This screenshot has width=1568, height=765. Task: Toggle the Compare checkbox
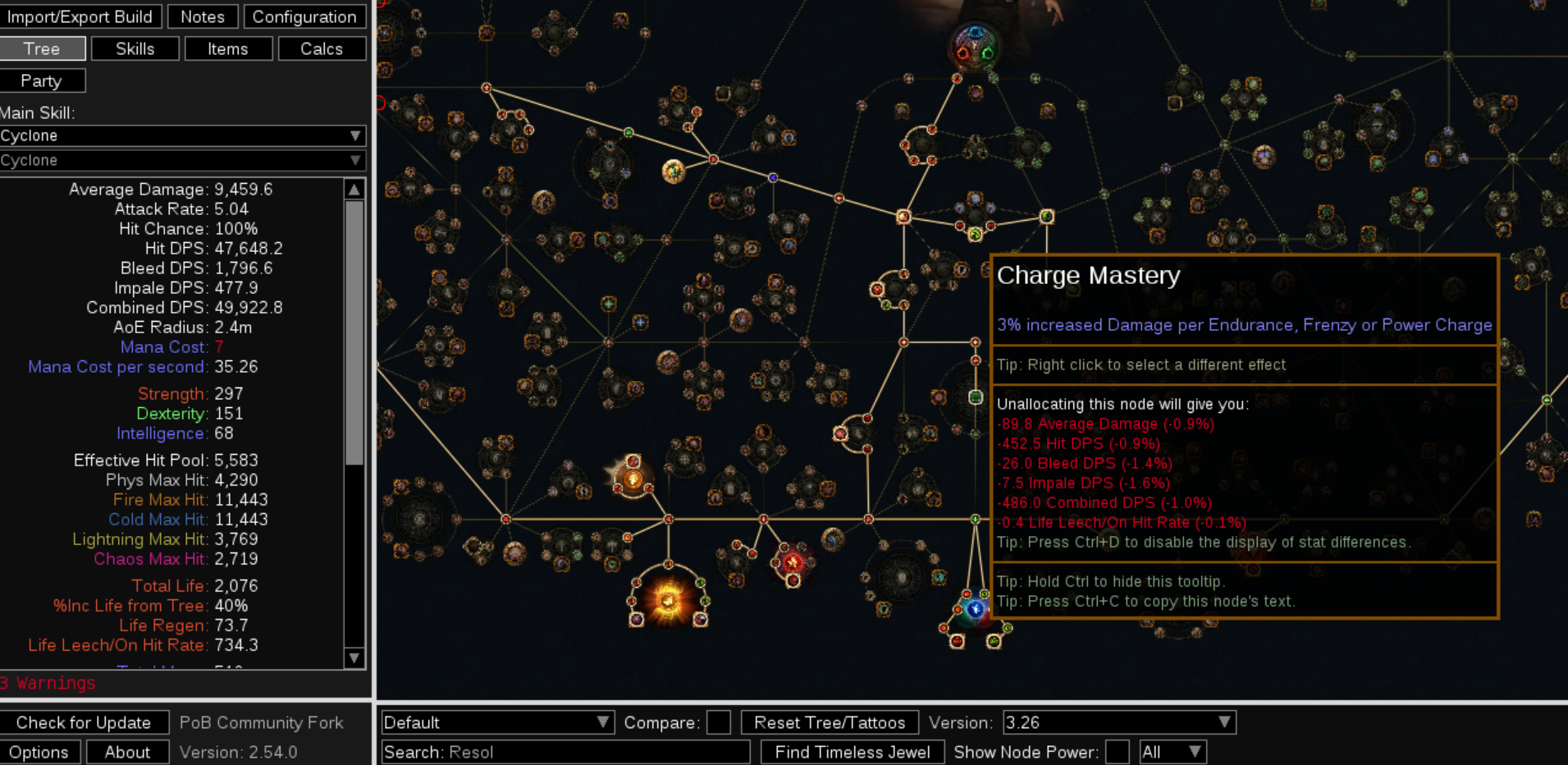pyautogui.click(x=719, y=722)
